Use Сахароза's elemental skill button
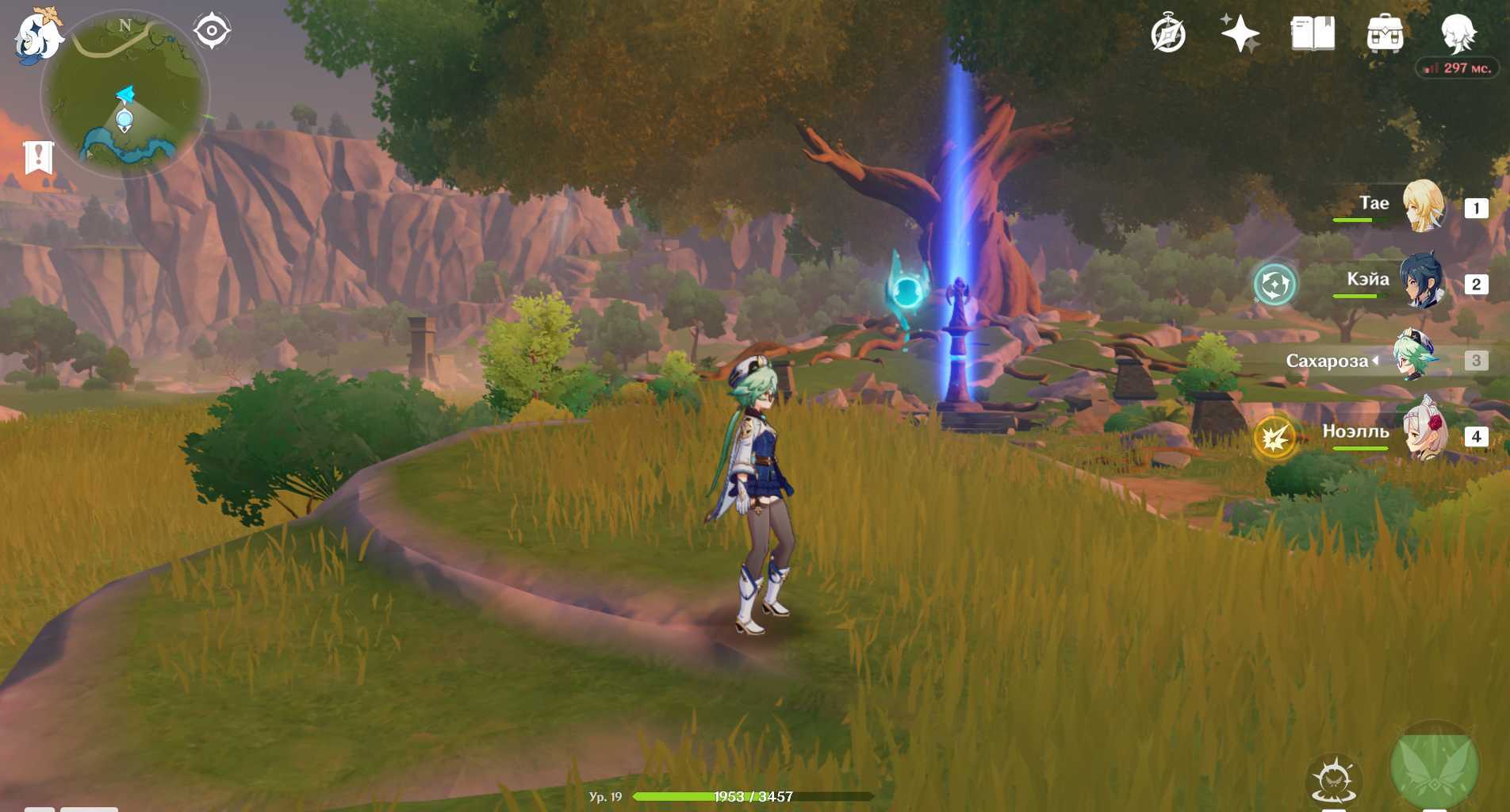 (x=1334, y=780)
